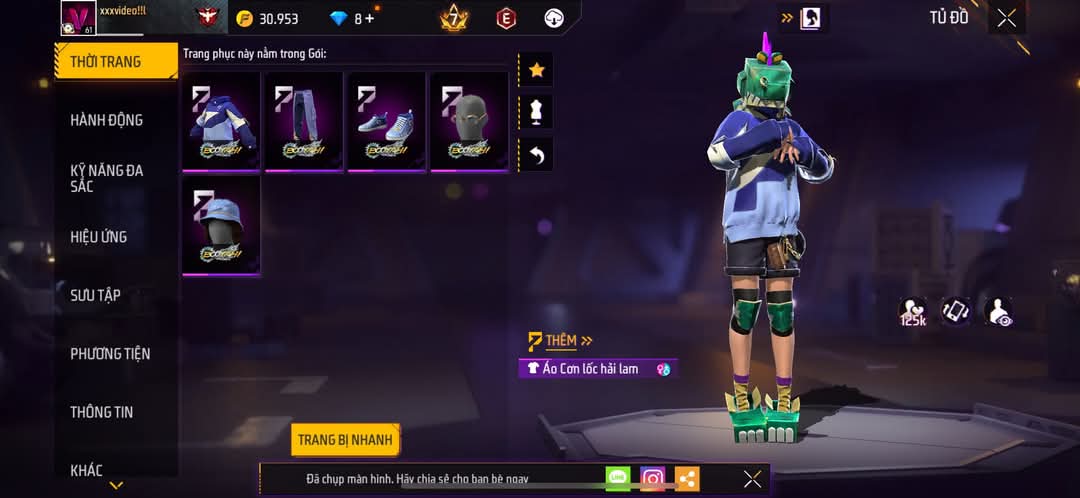Click the star favorites button
Screen dimensions: 1080x498
536,70
